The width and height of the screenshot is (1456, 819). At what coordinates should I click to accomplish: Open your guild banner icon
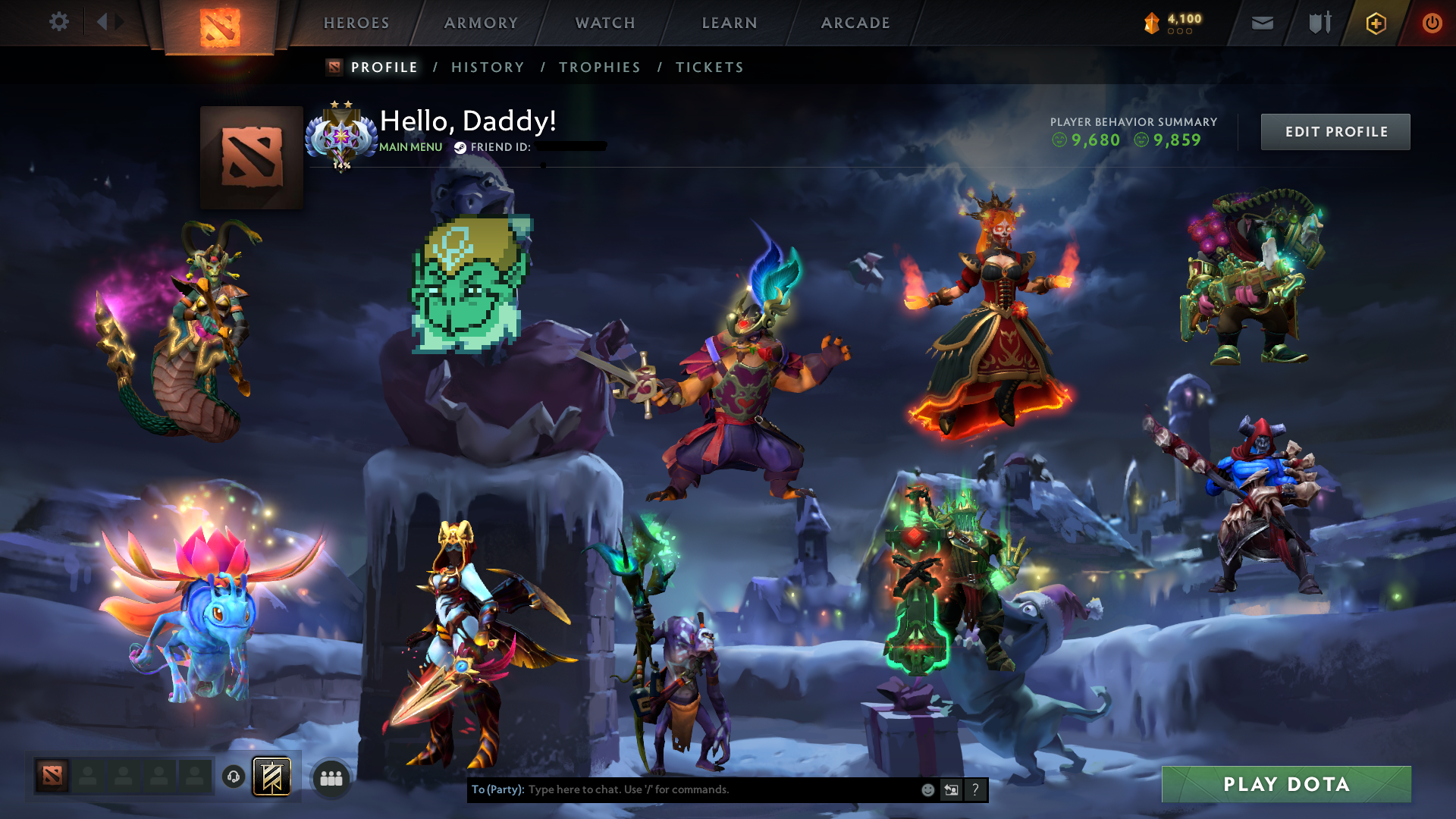pyautogui.click(x=273, y=777)
